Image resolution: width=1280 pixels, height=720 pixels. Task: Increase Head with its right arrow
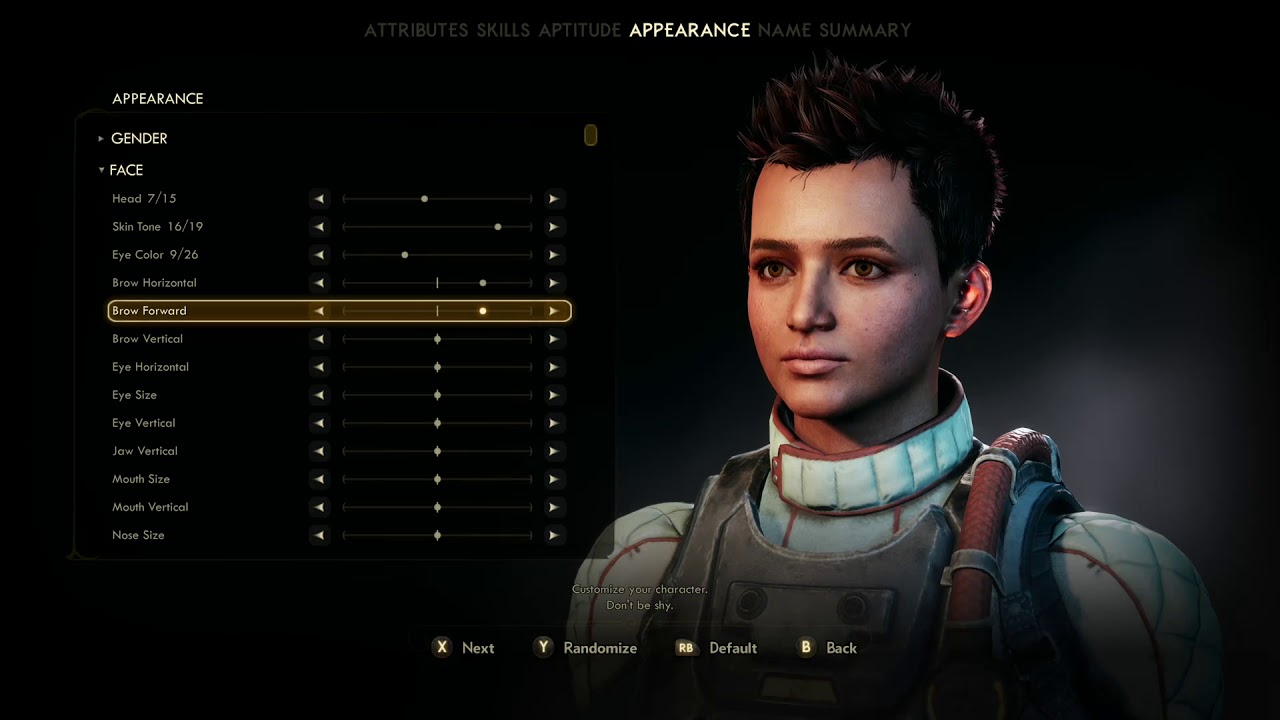pos(553,199)
